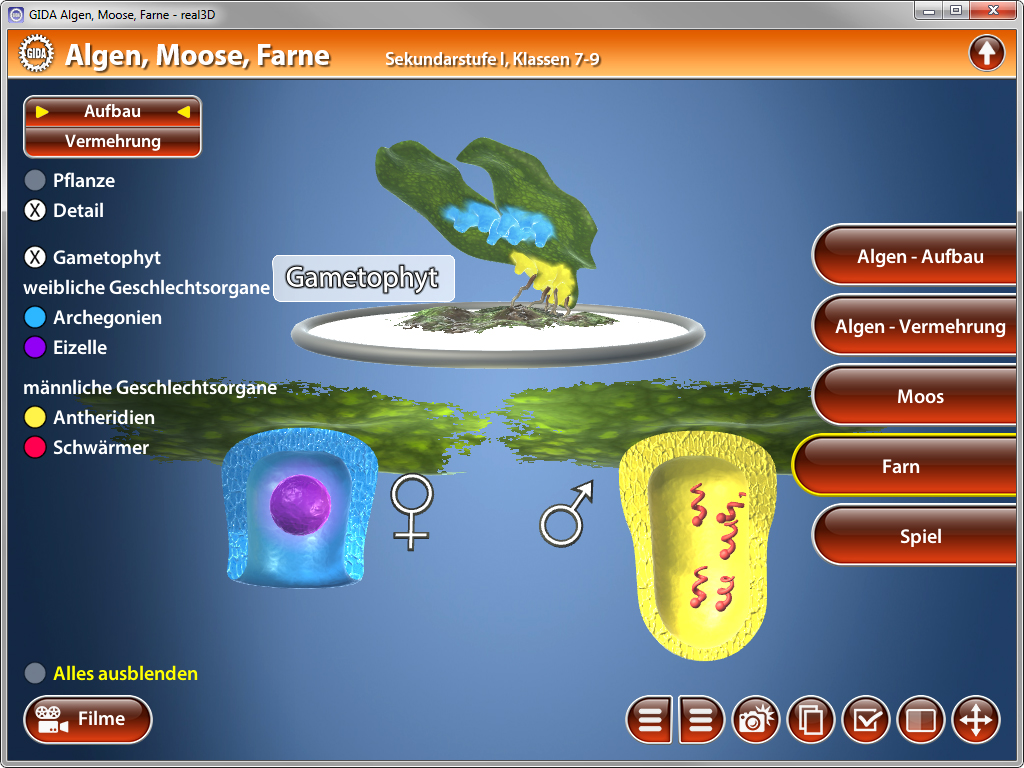1024x768 pixels.
Task: Hide all labels with Alles ausblenden
Action: pos(35,674)
